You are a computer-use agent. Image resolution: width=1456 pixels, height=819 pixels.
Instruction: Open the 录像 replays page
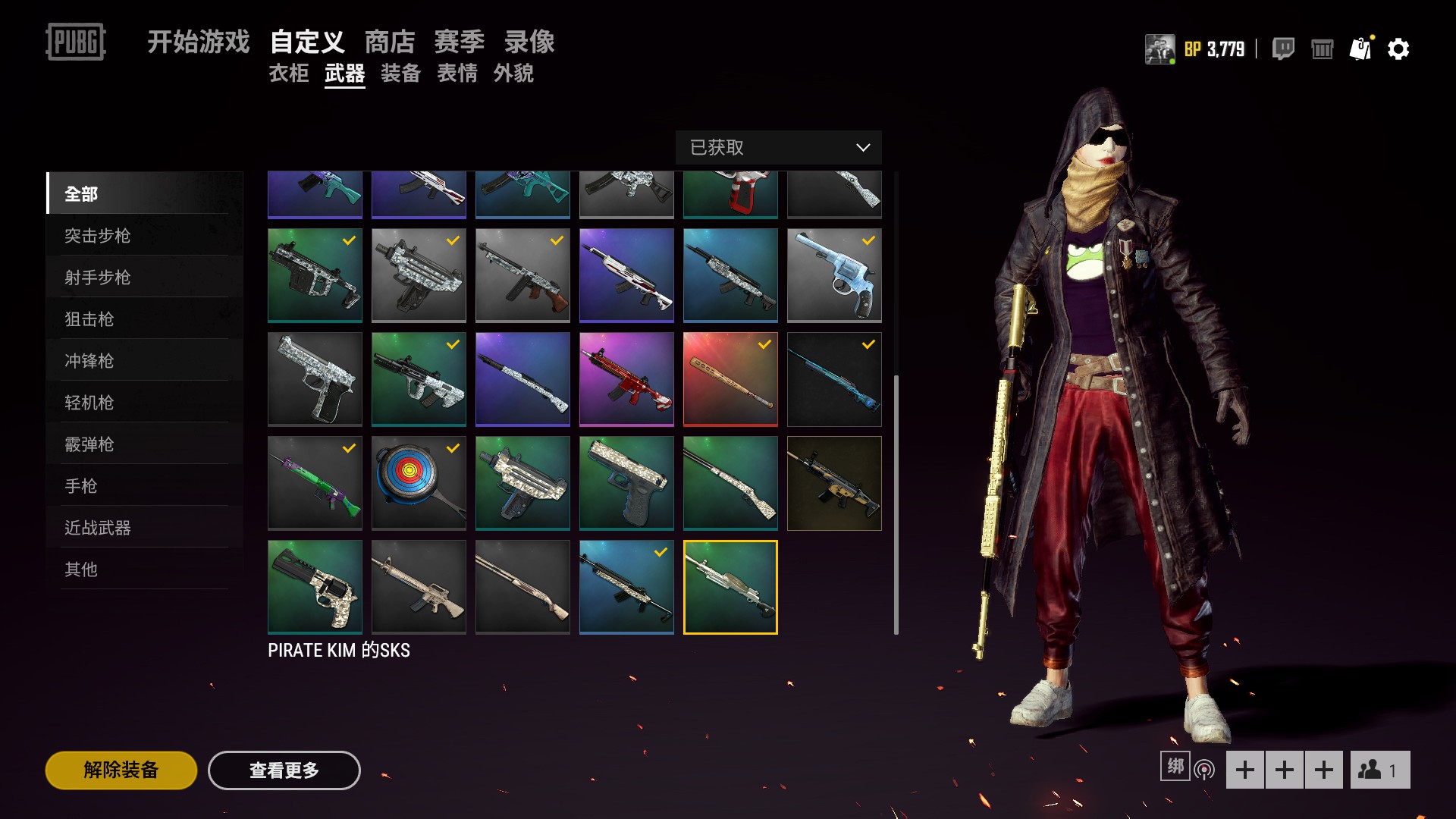tap(529, 42)
